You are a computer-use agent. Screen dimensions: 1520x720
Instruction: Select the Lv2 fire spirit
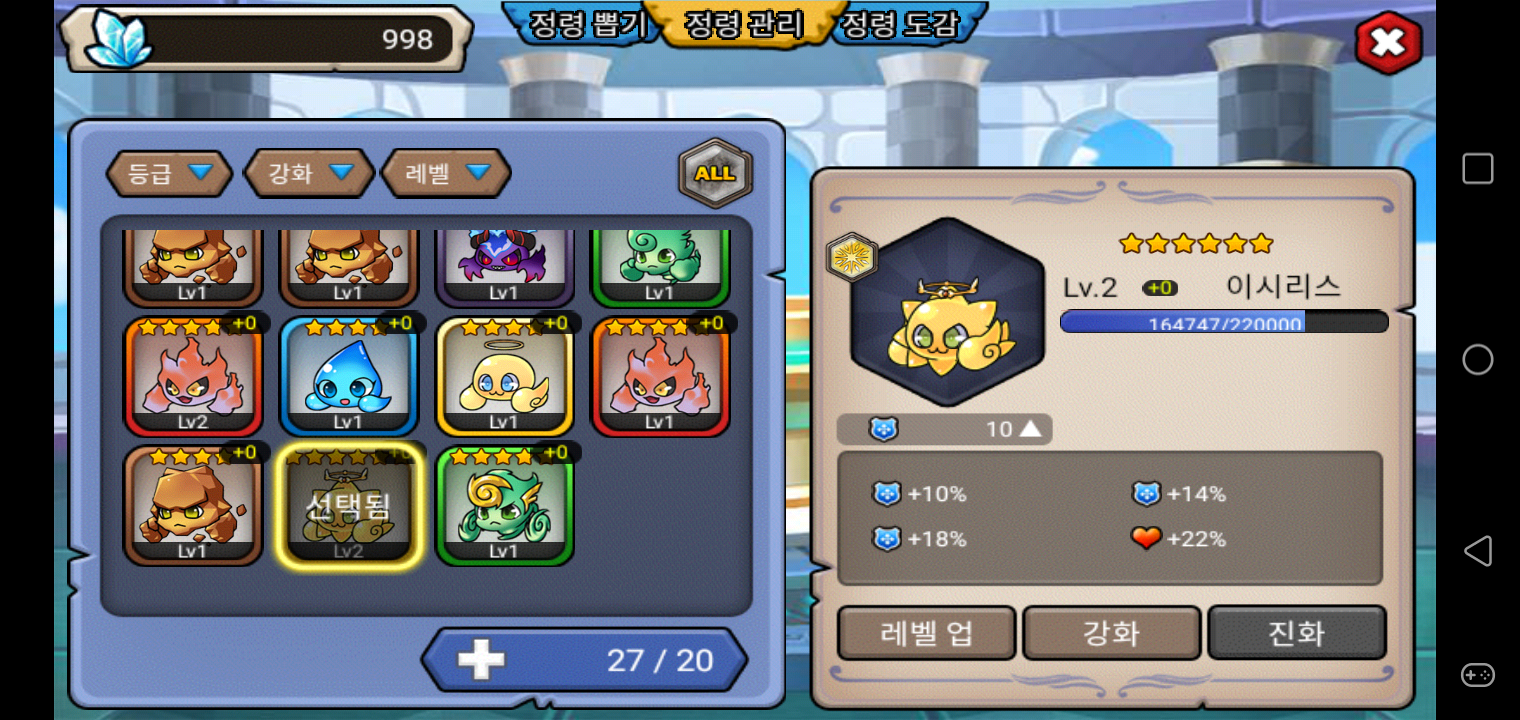coord(192,377)
